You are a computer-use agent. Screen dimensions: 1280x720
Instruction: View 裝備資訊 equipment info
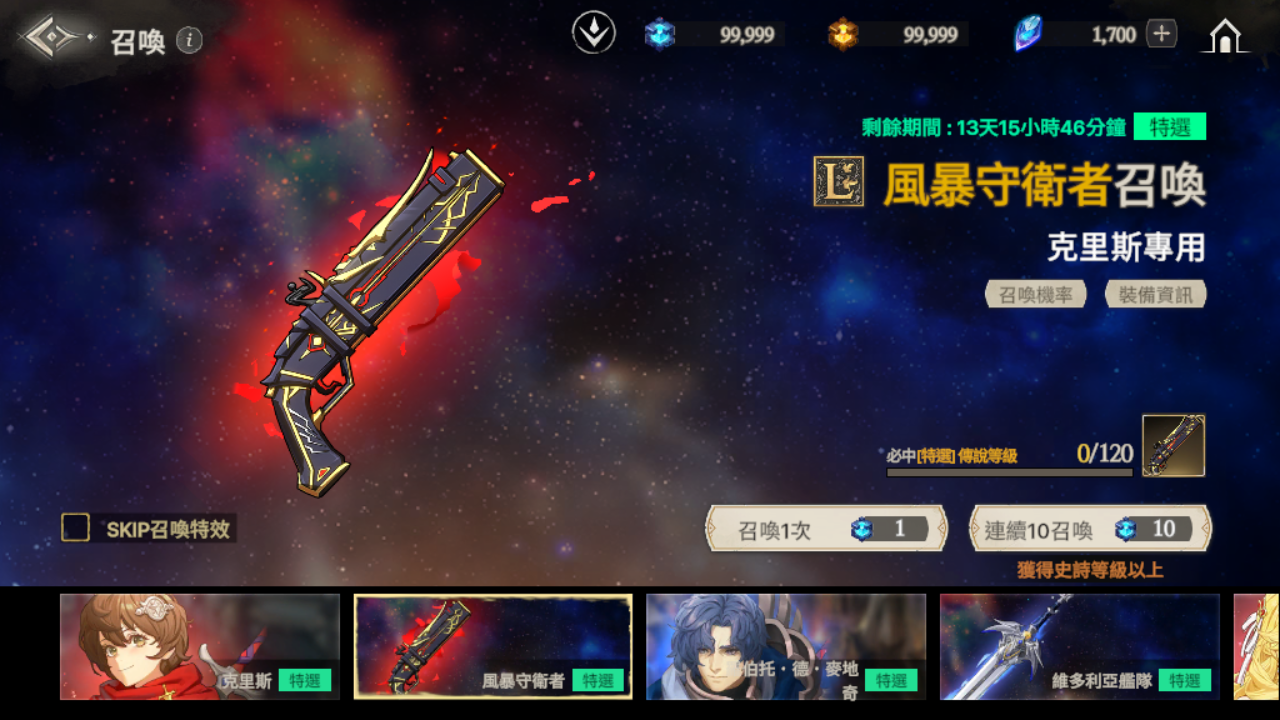click(1155, 294)
